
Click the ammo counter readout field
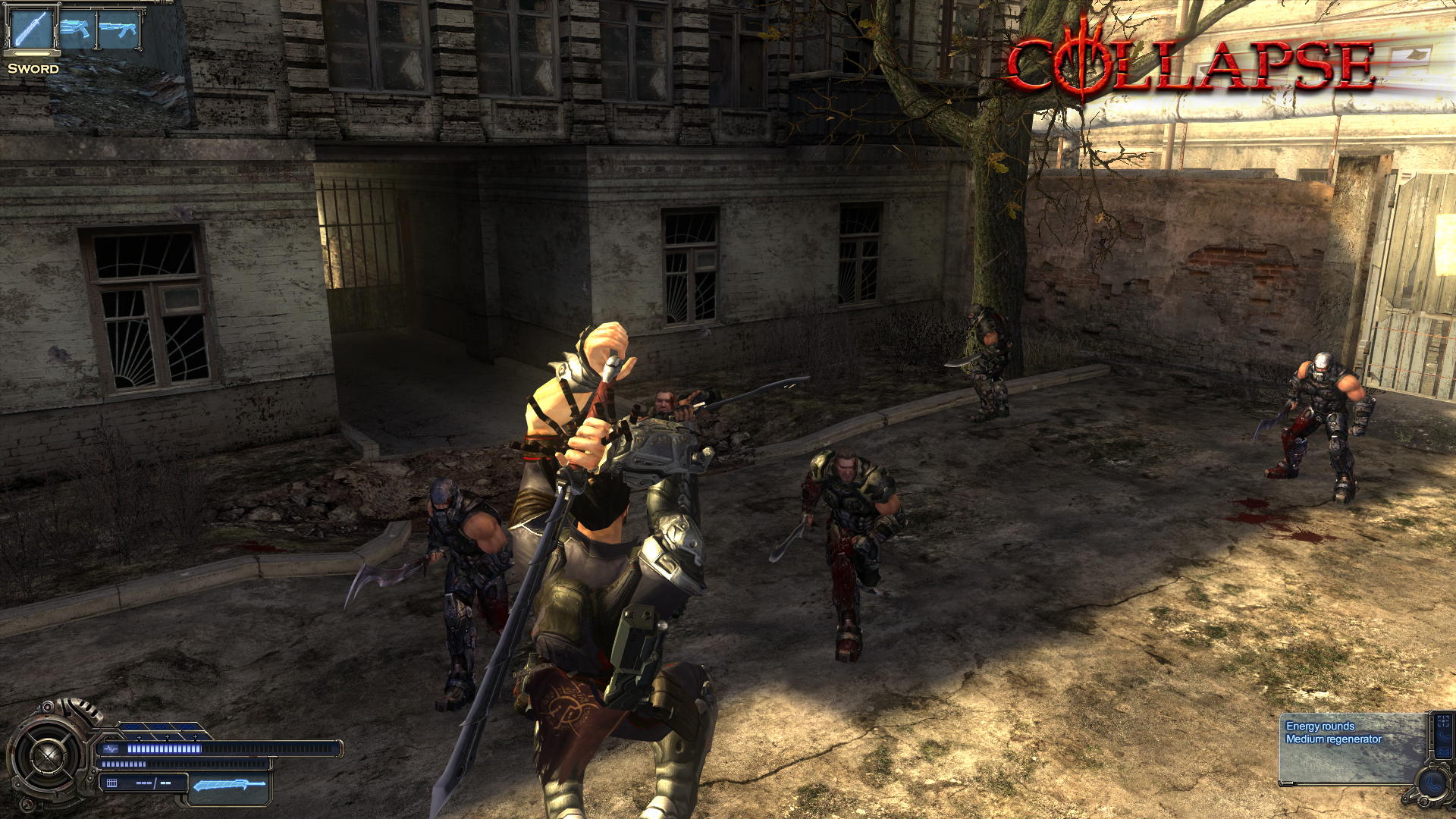[153, 783]
